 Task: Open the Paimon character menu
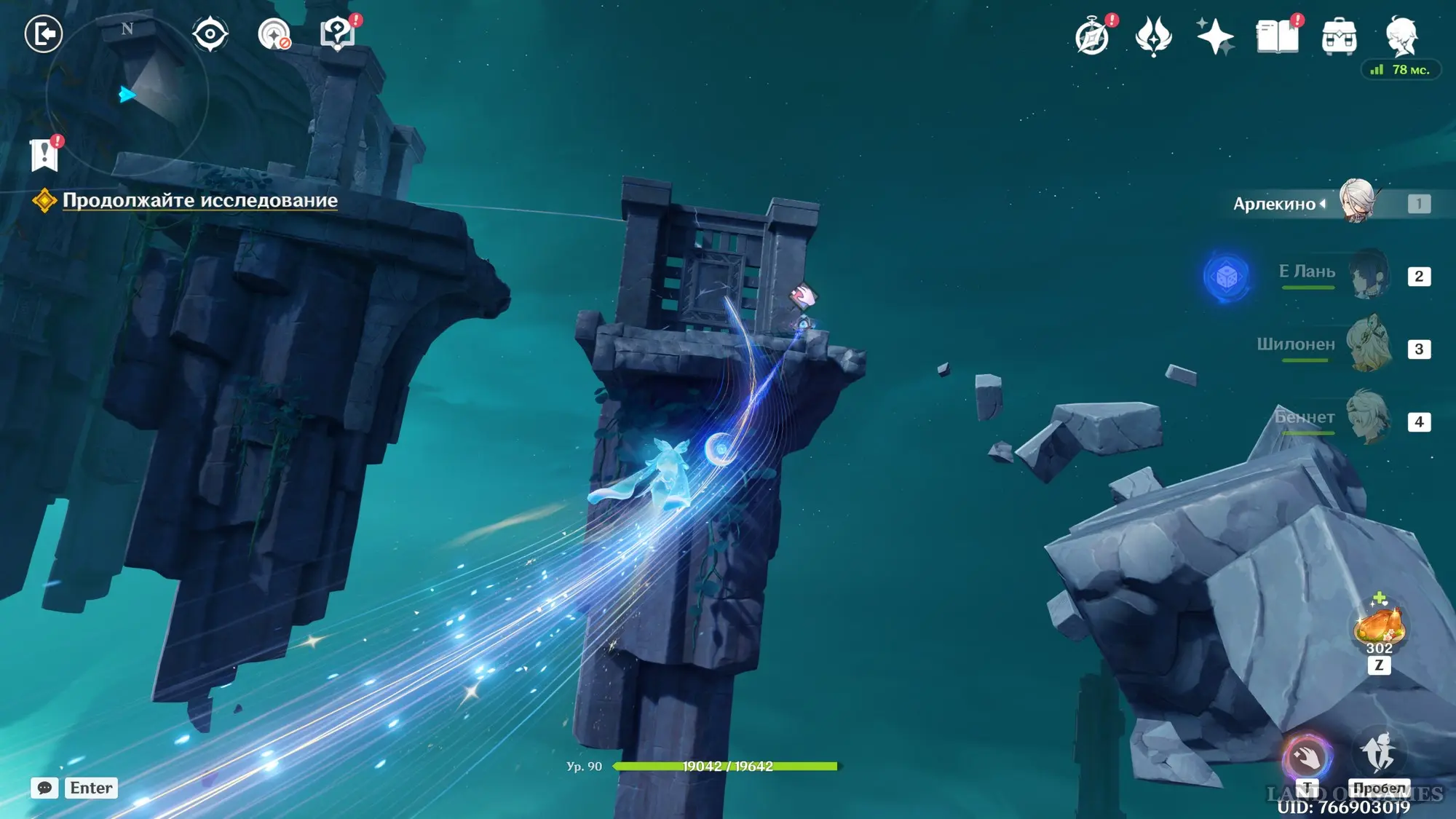tap(1401, 36)
